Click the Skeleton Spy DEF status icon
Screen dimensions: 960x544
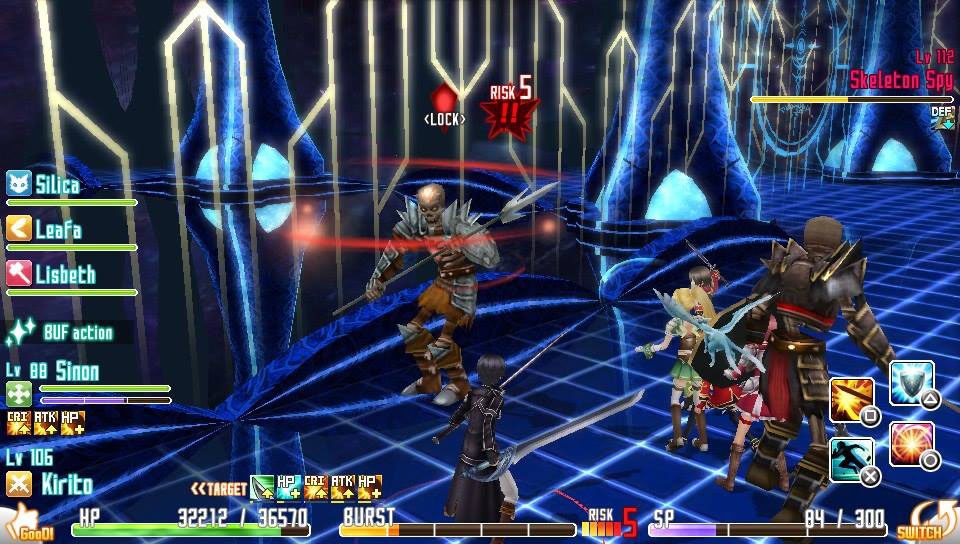pos(942,117)
